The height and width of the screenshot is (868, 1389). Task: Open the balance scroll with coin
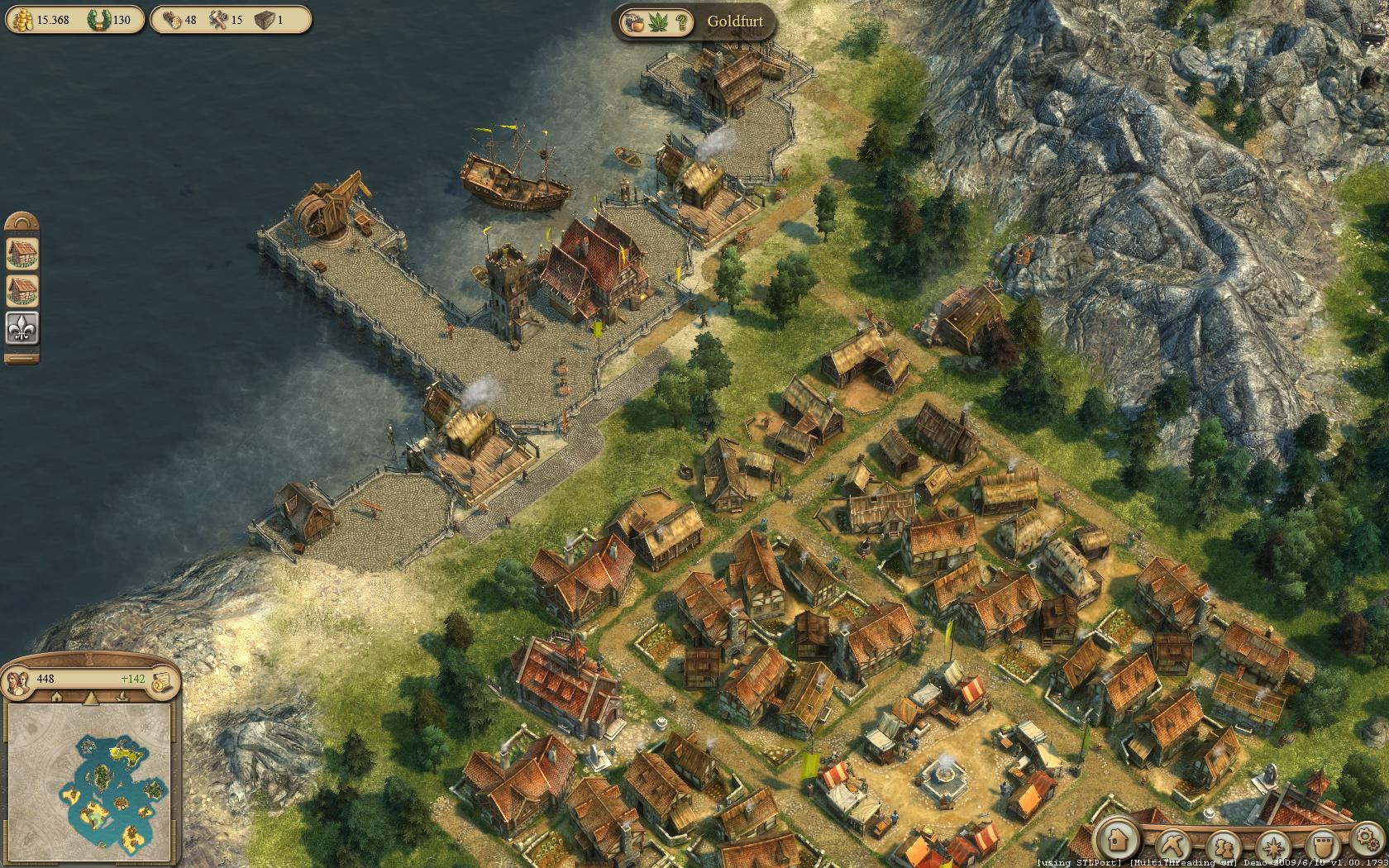point(162,680)
